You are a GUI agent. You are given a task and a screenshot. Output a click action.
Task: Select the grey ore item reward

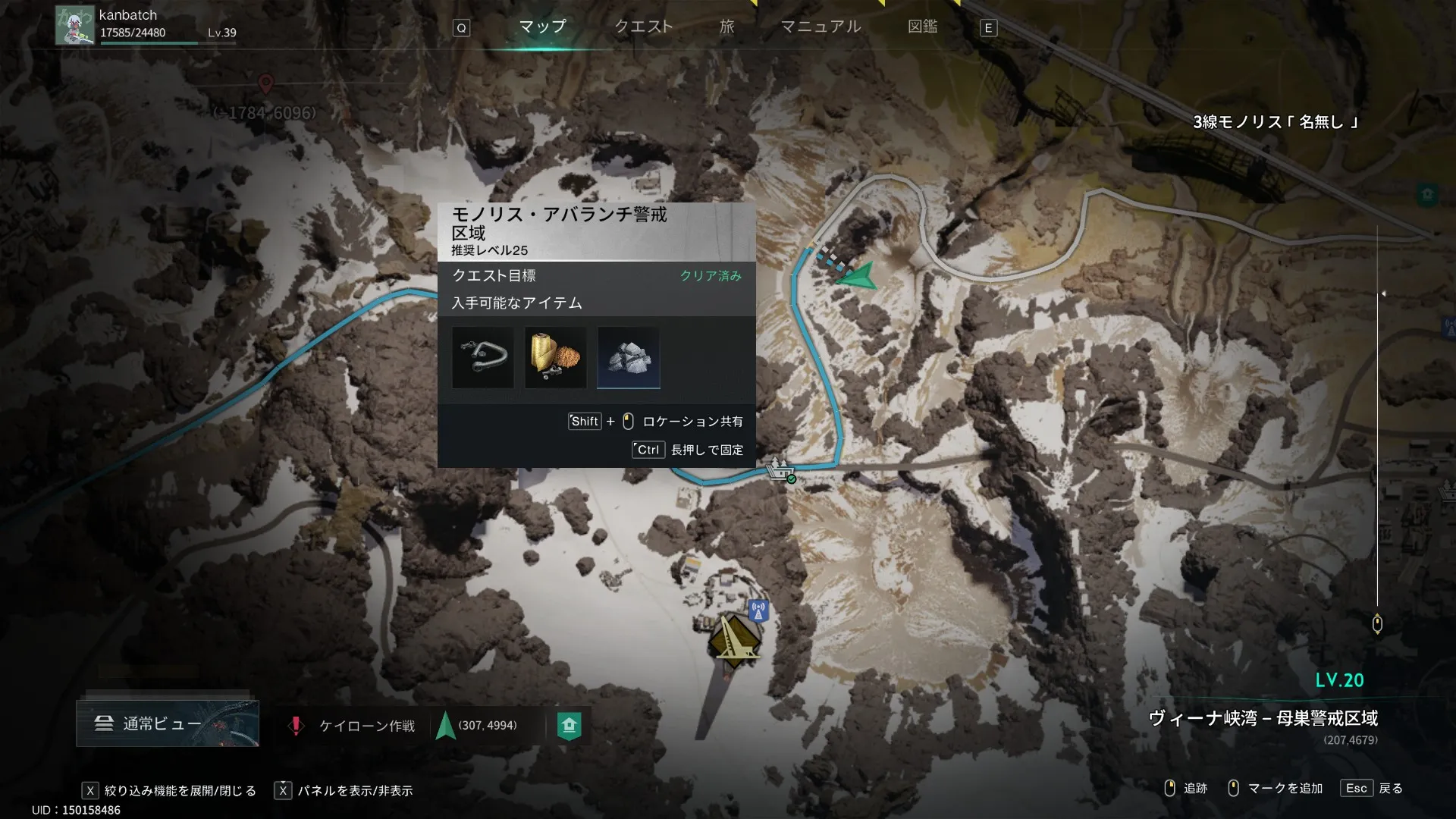[629, 357]
